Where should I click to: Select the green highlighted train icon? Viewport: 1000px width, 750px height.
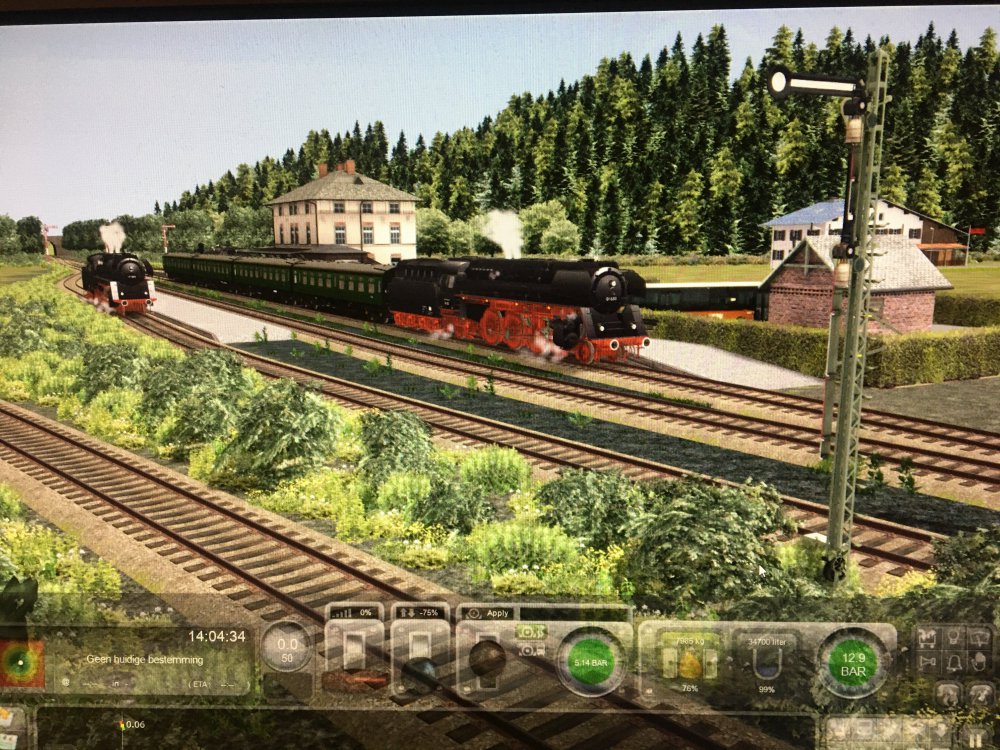[x=530, y=631]
